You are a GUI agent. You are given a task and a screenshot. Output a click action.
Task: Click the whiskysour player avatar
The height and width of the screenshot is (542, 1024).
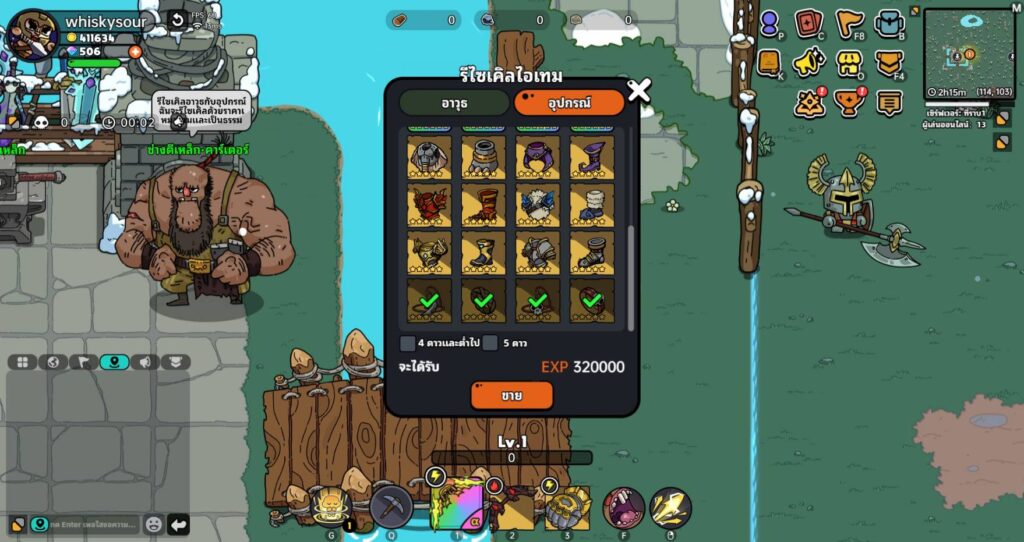[x=31, y=34]
